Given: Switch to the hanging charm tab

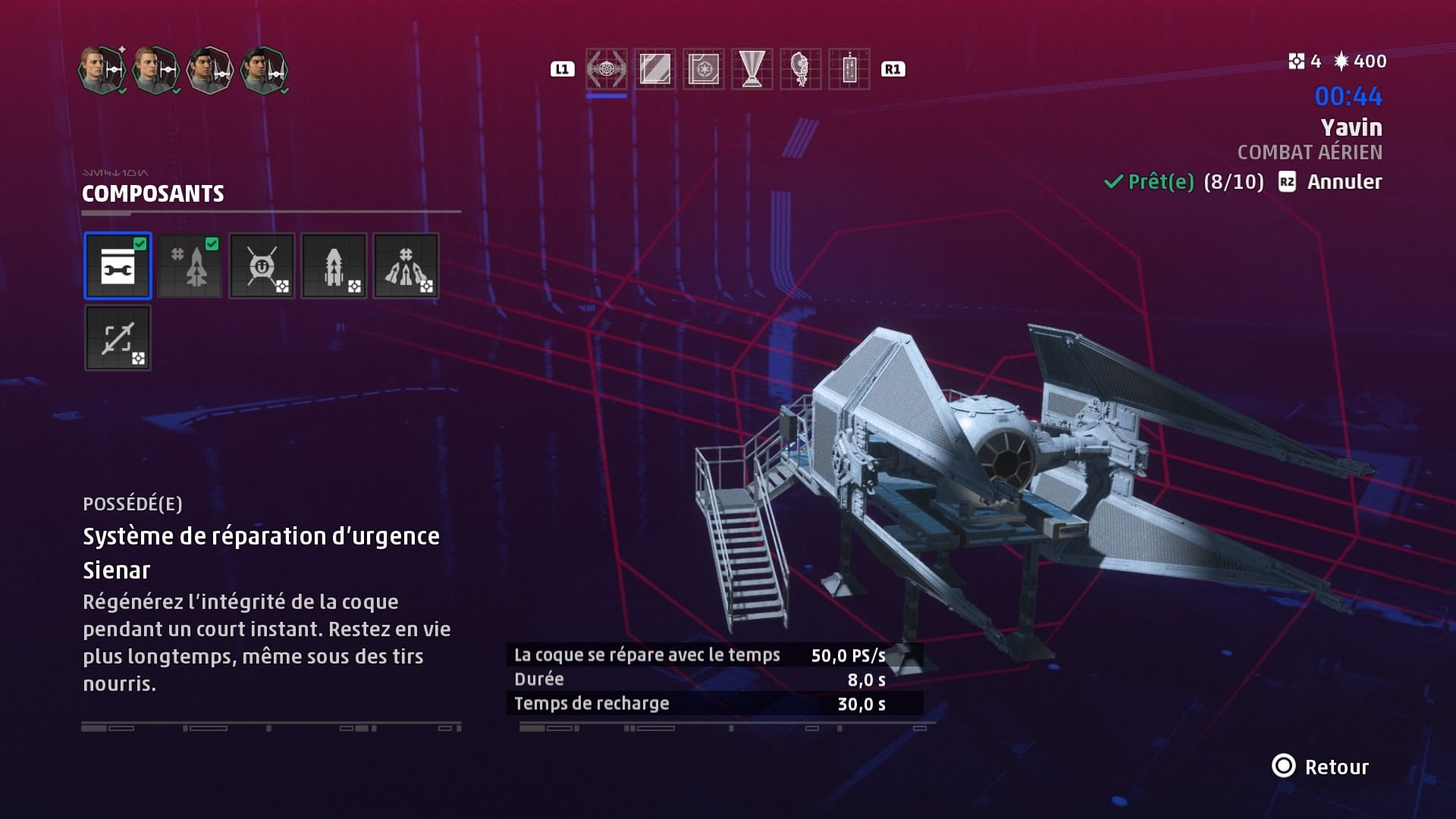Looking at the screenshot, I should [849, 69].
